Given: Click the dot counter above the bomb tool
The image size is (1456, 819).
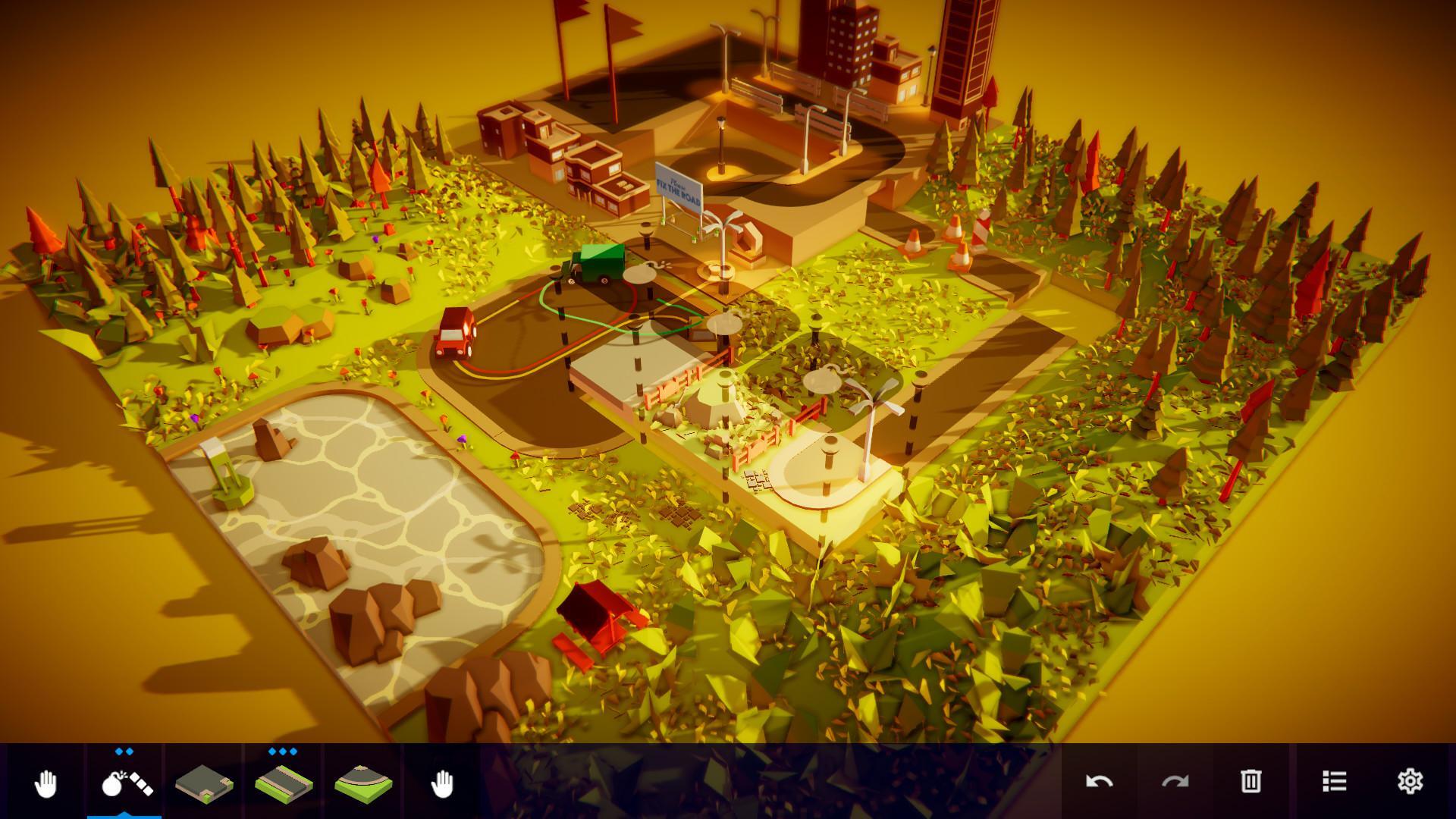Looking at the screenshot, I should click(124, 751).
